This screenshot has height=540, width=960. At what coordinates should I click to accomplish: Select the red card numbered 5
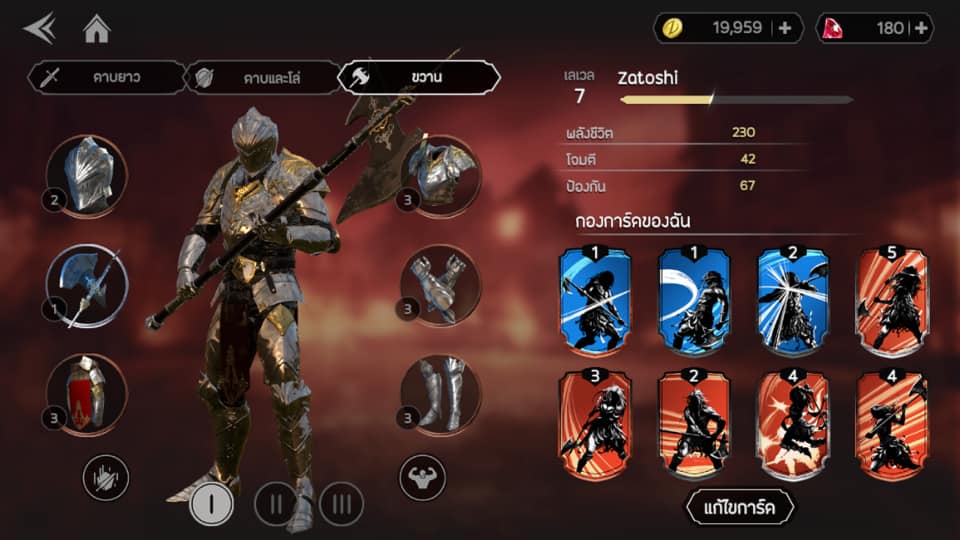tap(892, 300)
